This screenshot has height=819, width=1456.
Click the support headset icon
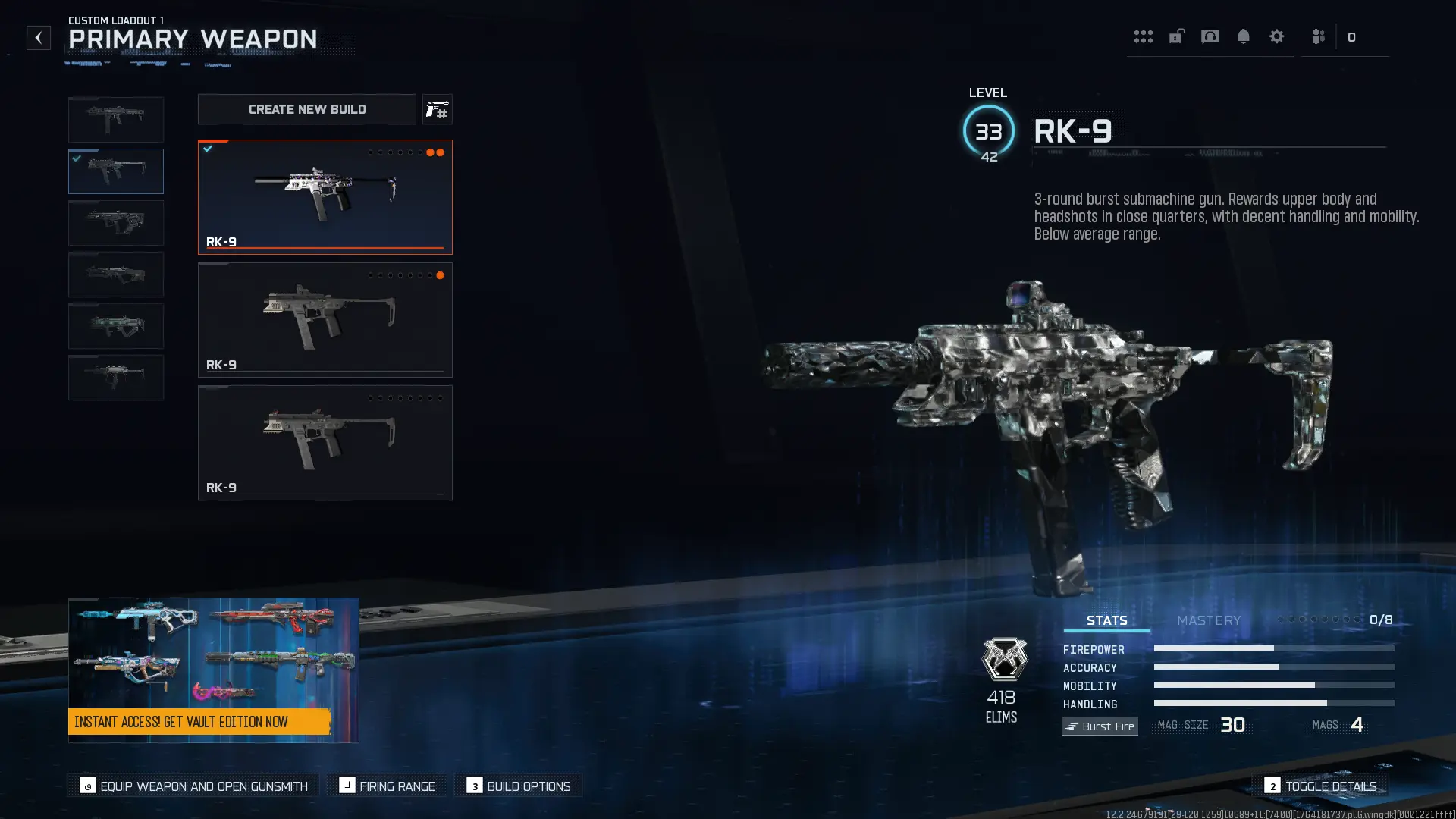tap(1210, 36)
